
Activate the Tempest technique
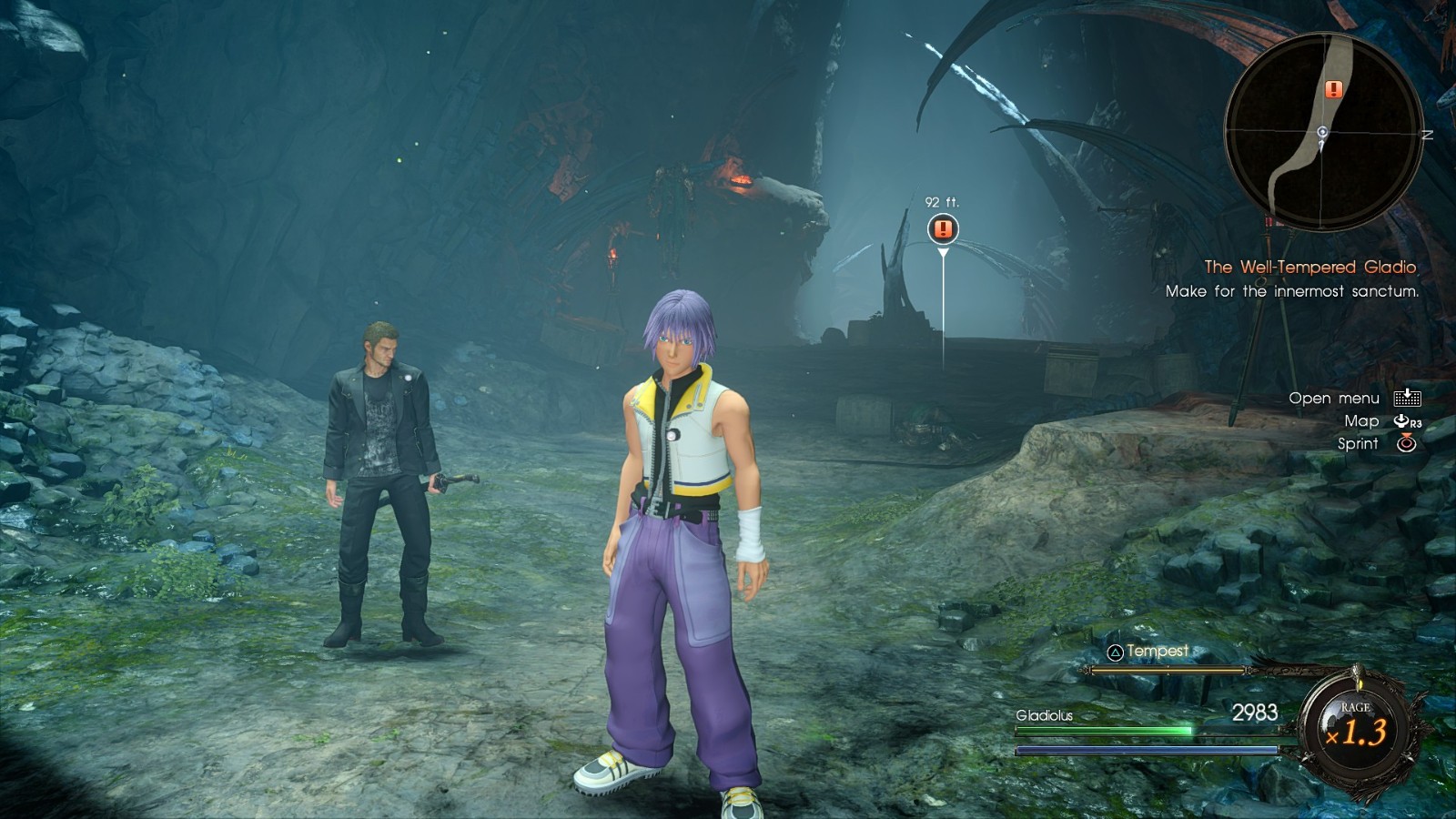click(1148, 652)
